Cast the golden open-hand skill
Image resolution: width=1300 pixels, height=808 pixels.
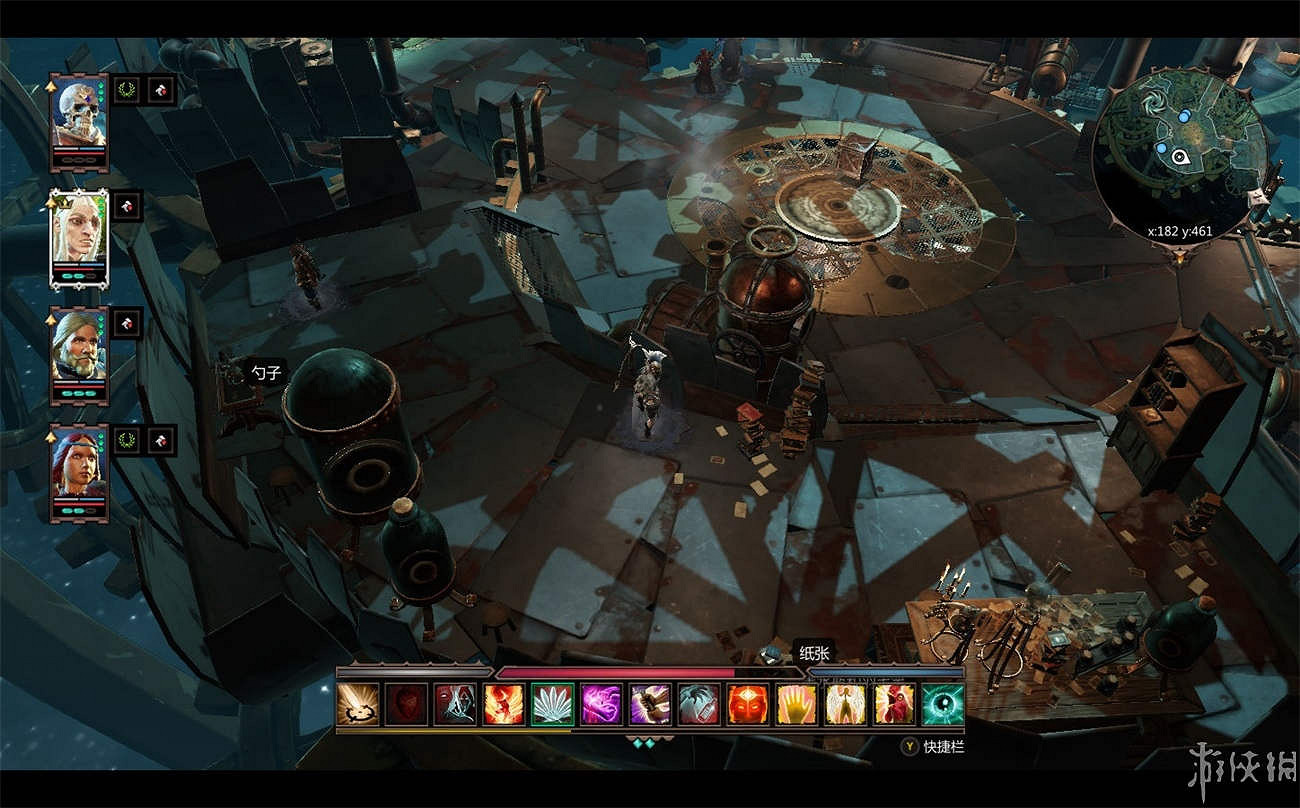(x=797, y=704)
